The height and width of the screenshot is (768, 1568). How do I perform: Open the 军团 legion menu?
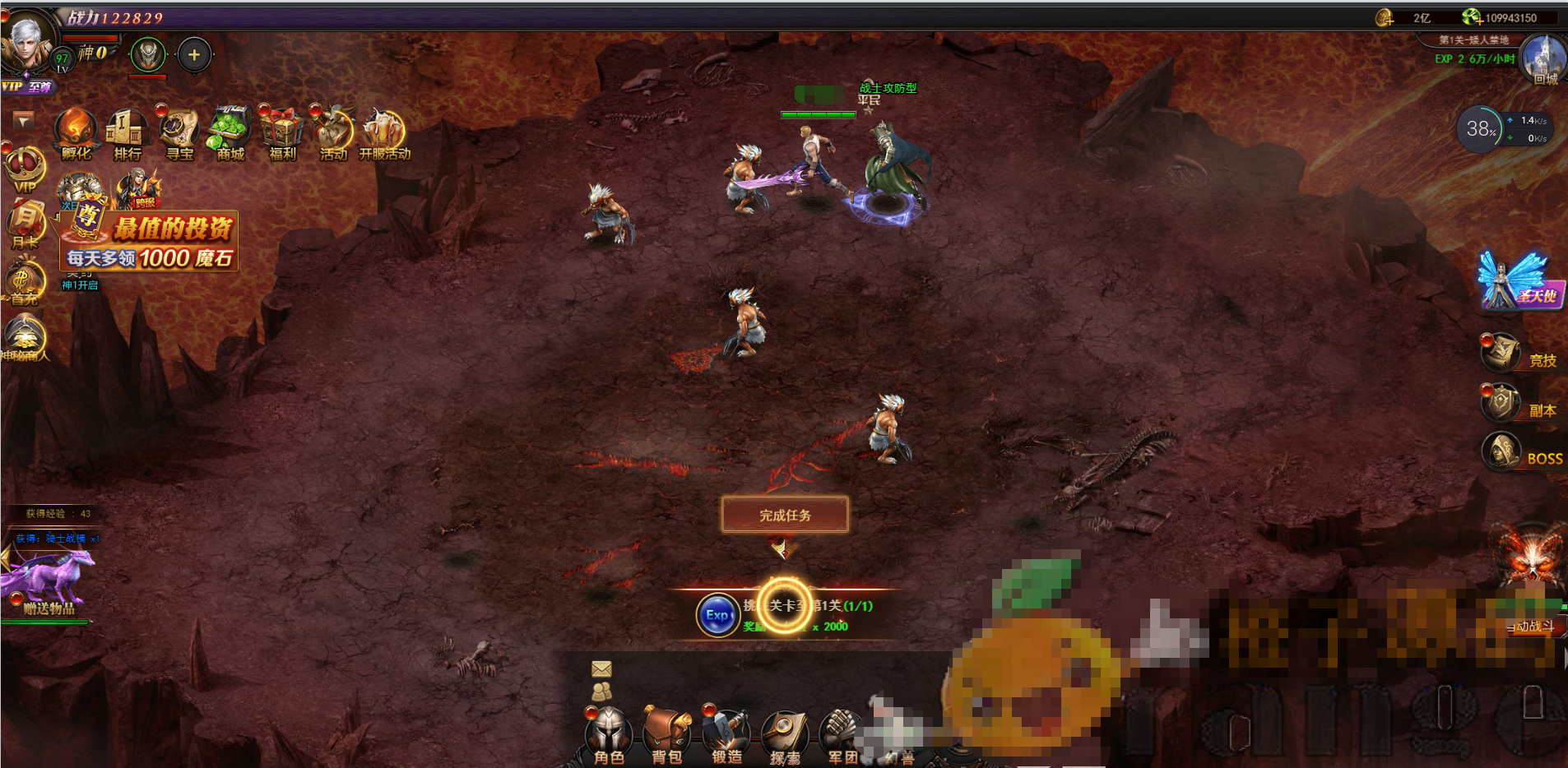tap(841, 734)
